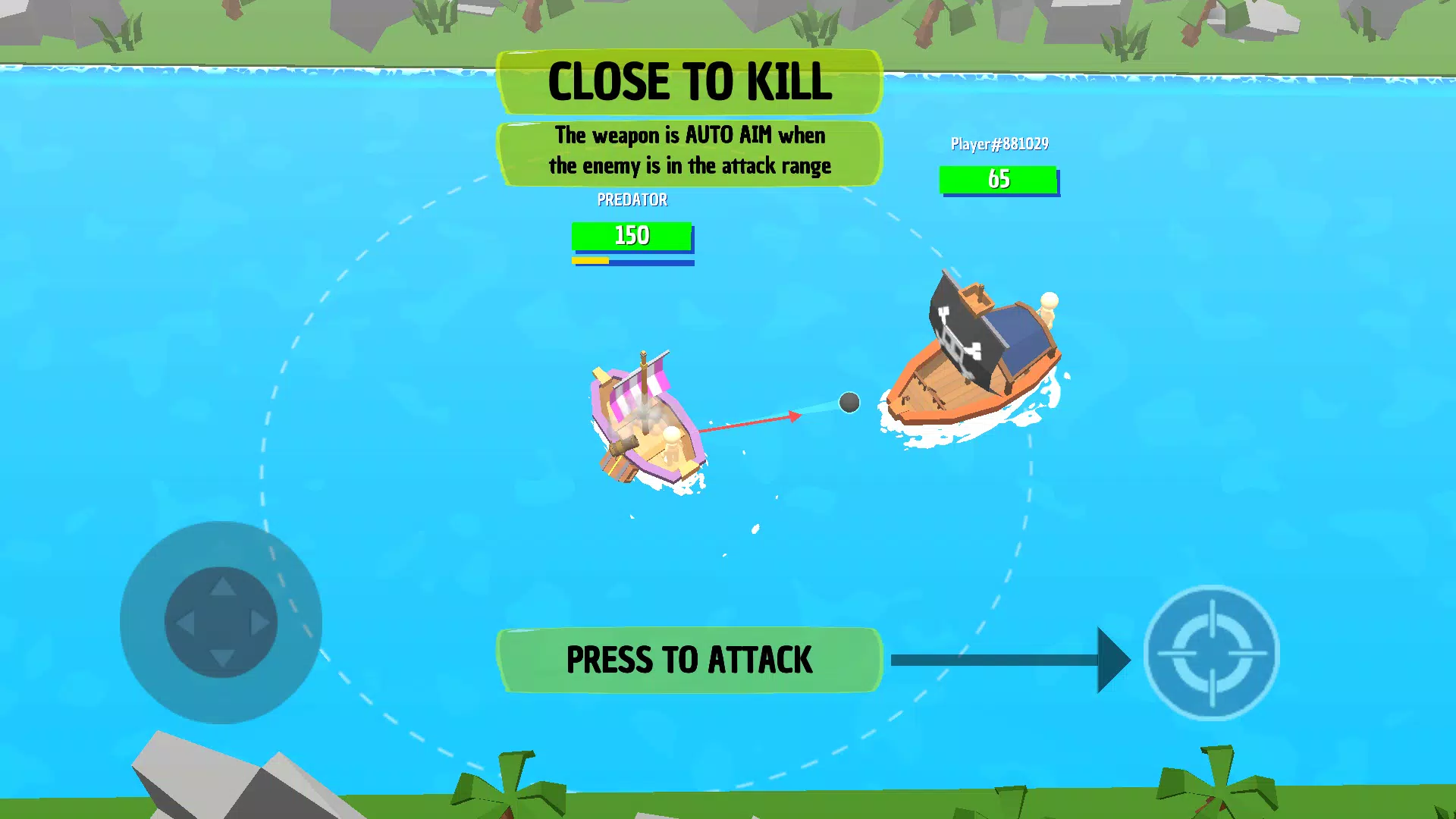Tap the cannonball projectile in the water
Screen dimensions: 1456x819
(848, 403)
